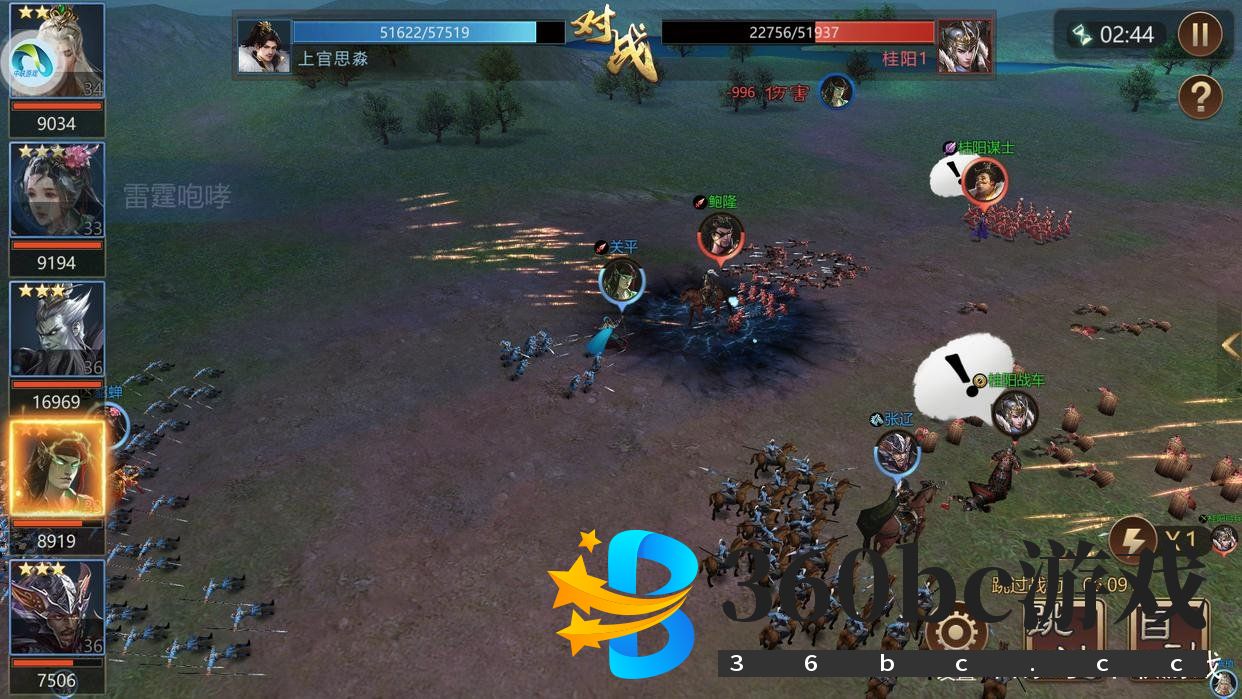Pause the battle with the pause button
This screenshot has width=1242, height=699.
click(x=1200, y=36)
